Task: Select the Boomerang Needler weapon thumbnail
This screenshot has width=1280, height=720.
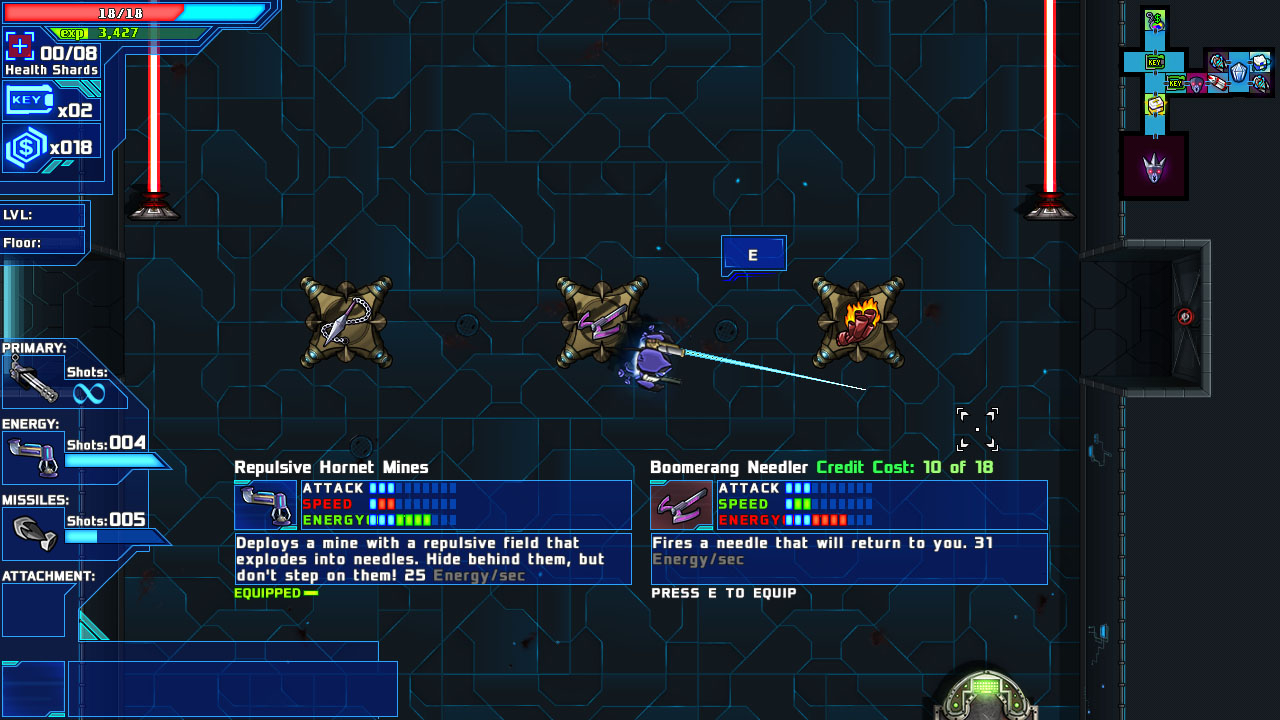Action: (680, 505)
